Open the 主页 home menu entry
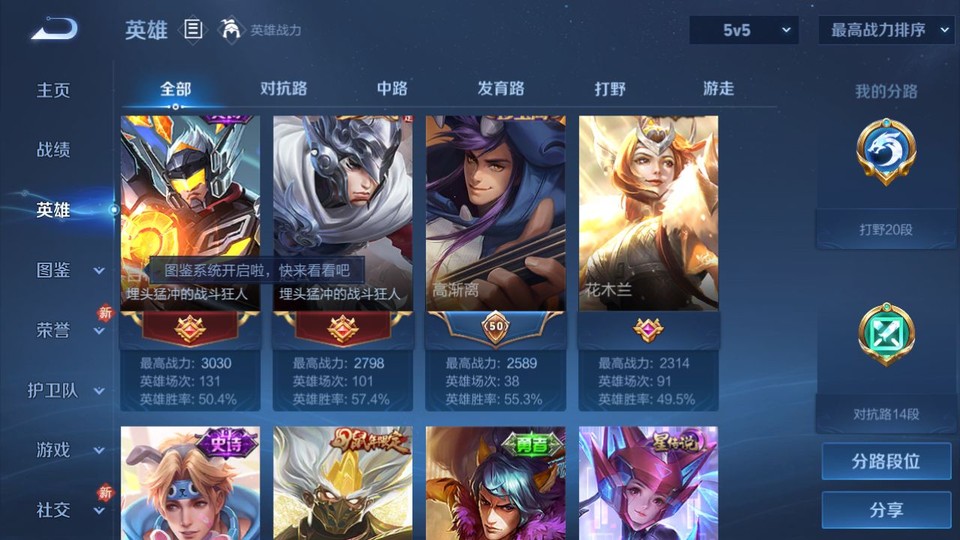Screen dimensions: 960x540 coord(54,90)
